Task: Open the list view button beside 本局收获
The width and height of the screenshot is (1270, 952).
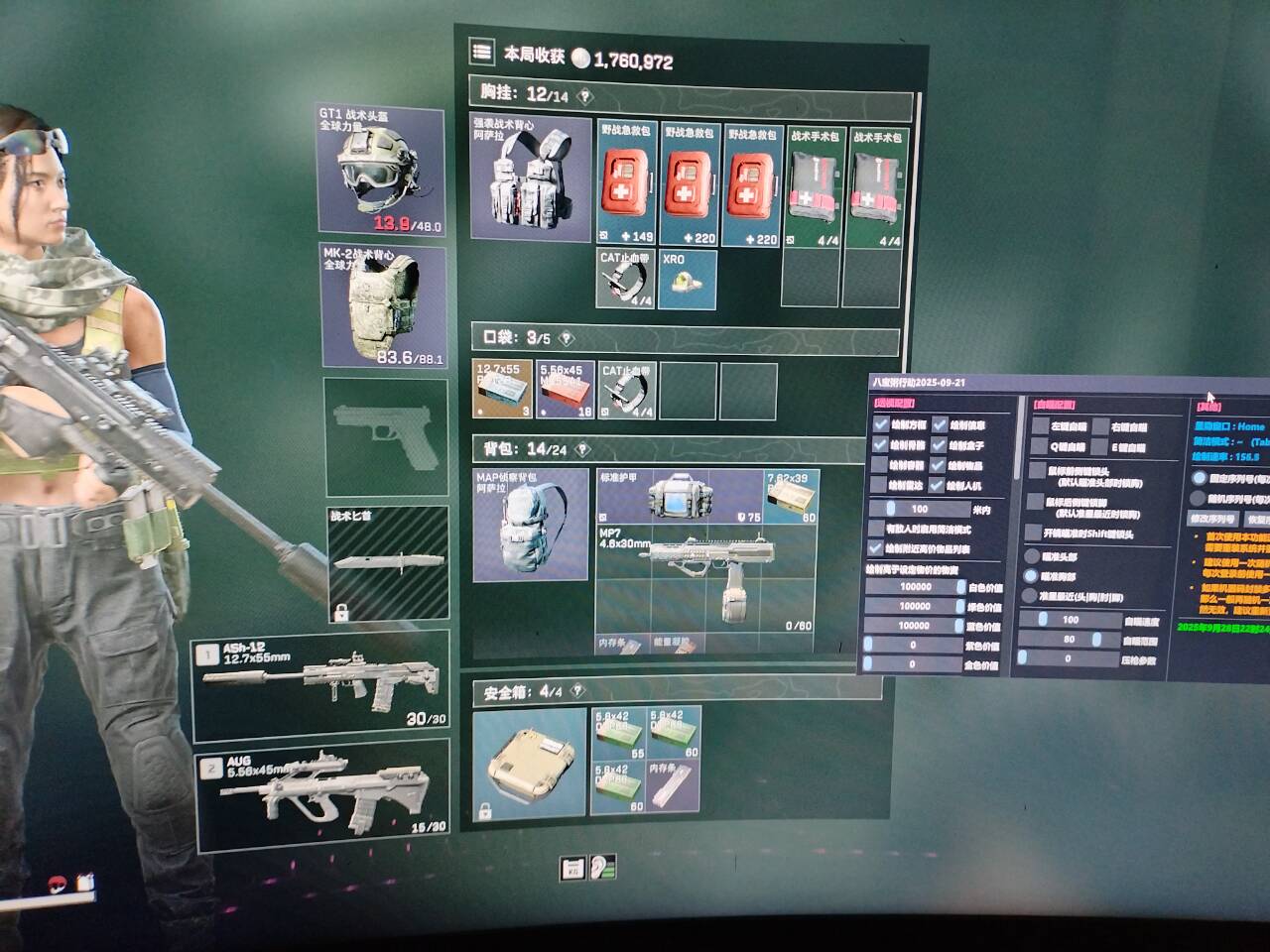Action: 482,52
